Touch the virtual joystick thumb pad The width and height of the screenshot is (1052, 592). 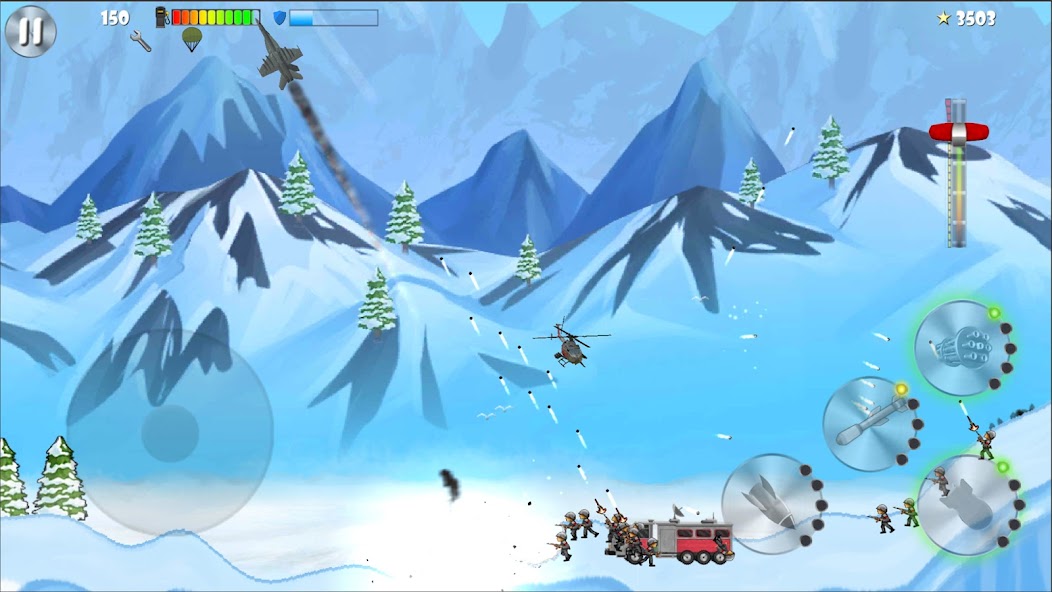coord(170,434)
